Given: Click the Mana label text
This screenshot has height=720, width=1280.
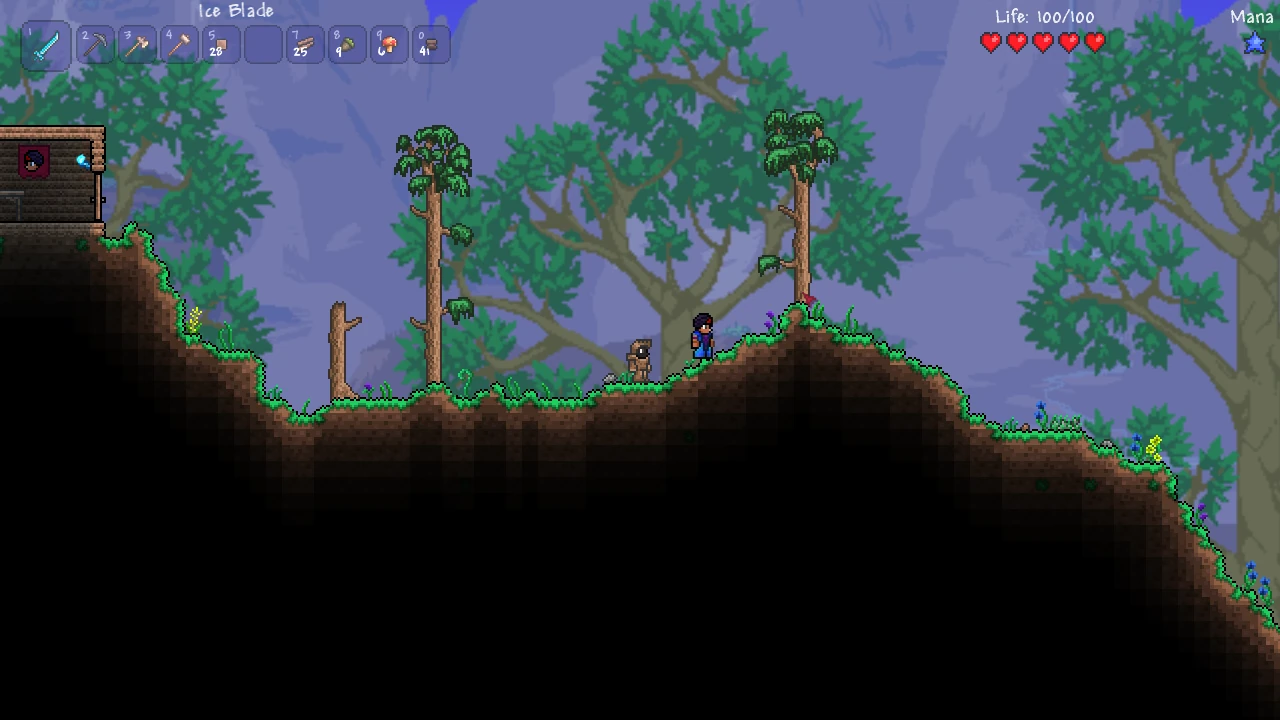Looking at the screenshot, I should point(1251,16).
